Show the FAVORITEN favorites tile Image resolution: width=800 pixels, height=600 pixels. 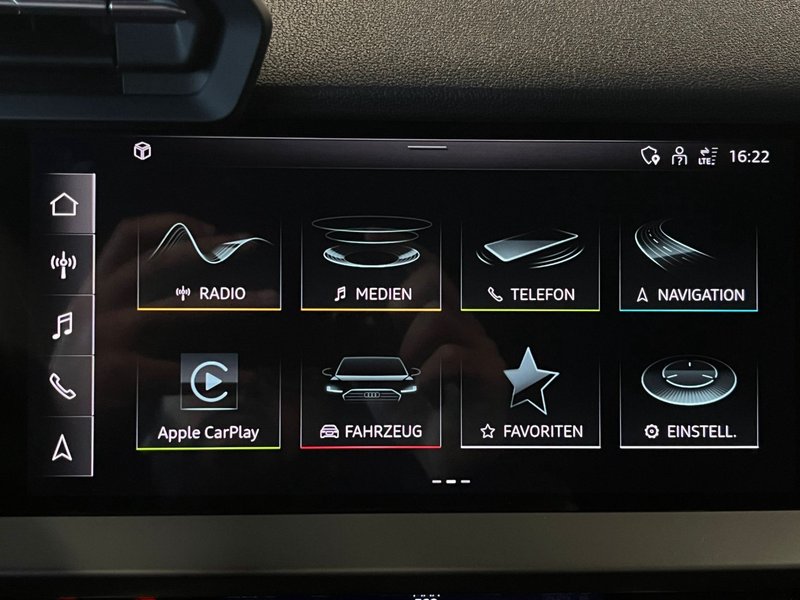pyautogui.click(x=530, y=401)
